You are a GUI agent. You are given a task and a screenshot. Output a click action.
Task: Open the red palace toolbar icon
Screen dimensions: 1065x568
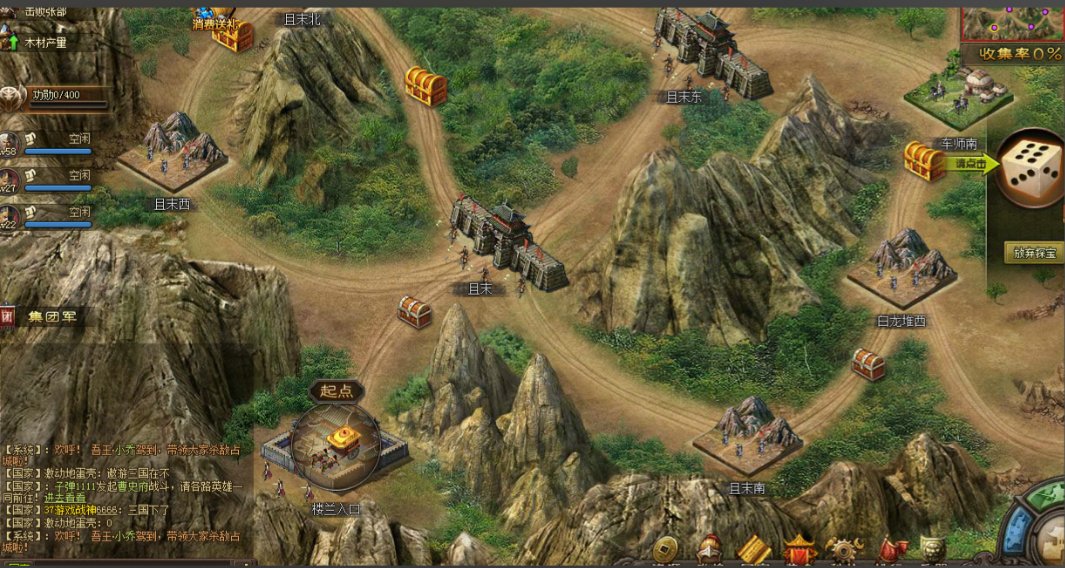point(800,550)
